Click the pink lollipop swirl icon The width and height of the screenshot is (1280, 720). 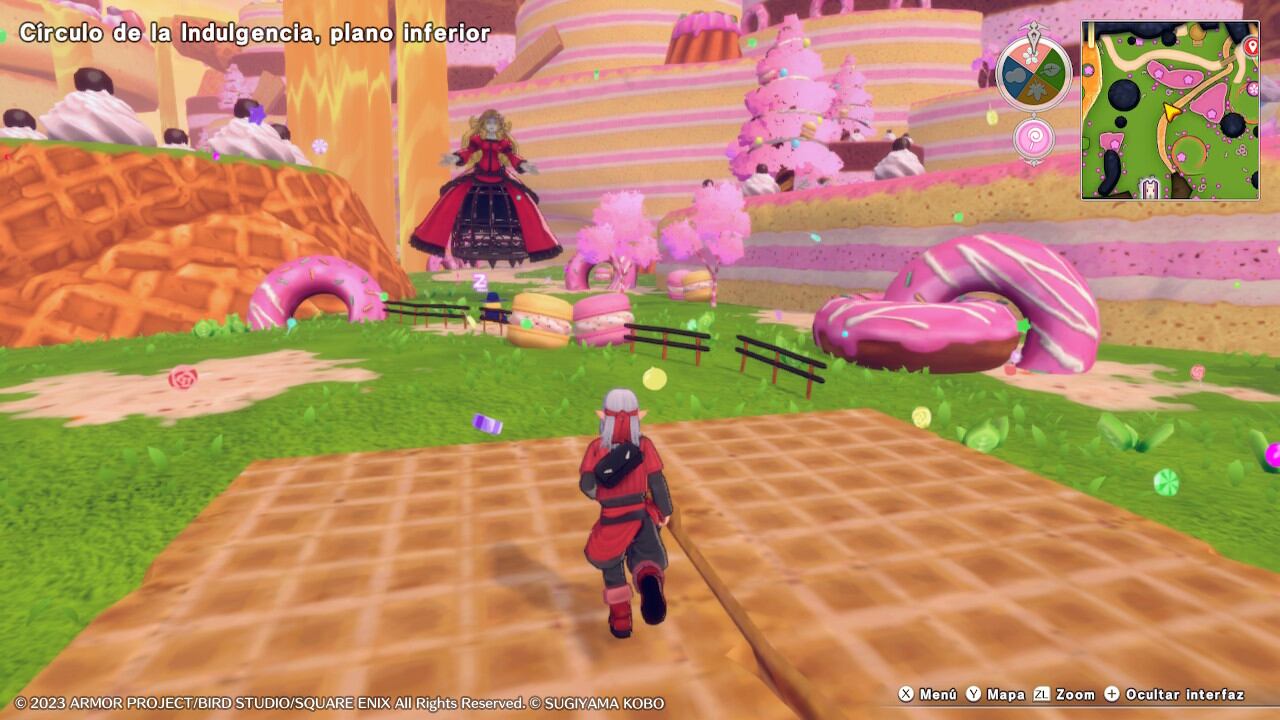(1033, 138)
